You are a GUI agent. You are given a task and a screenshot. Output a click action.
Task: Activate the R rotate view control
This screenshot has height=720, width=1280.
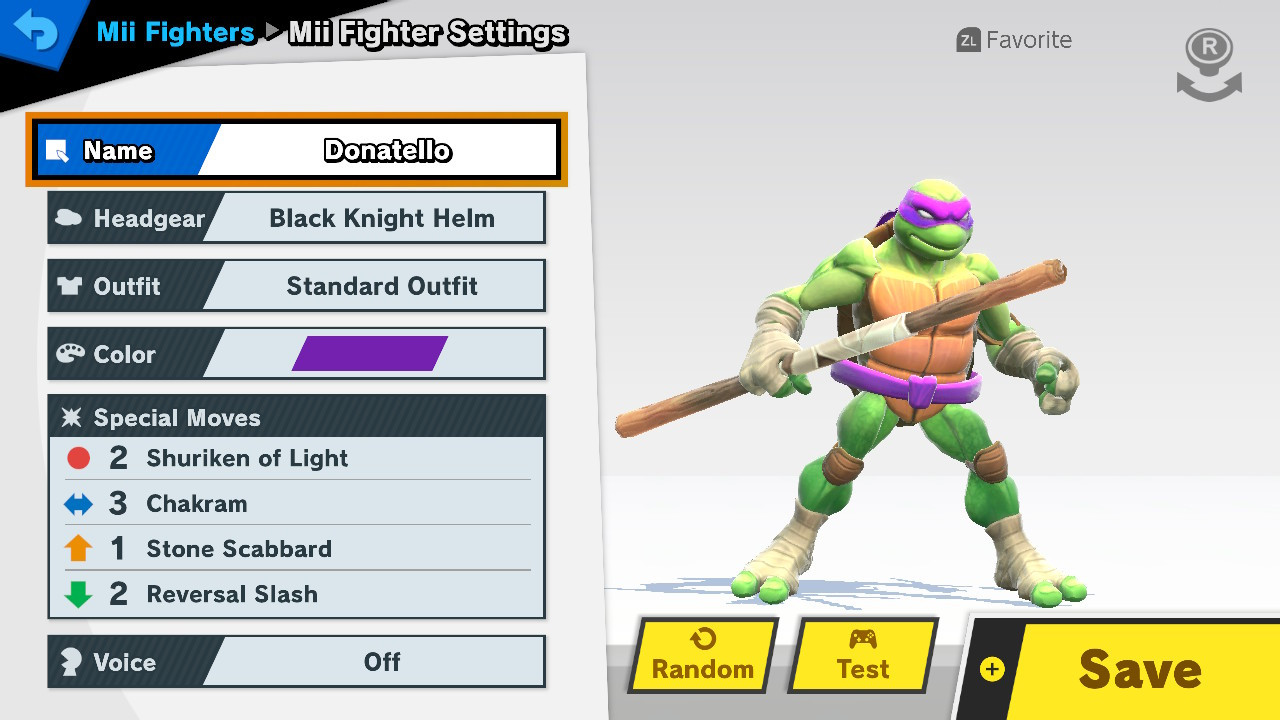(x=1208, y=62)
